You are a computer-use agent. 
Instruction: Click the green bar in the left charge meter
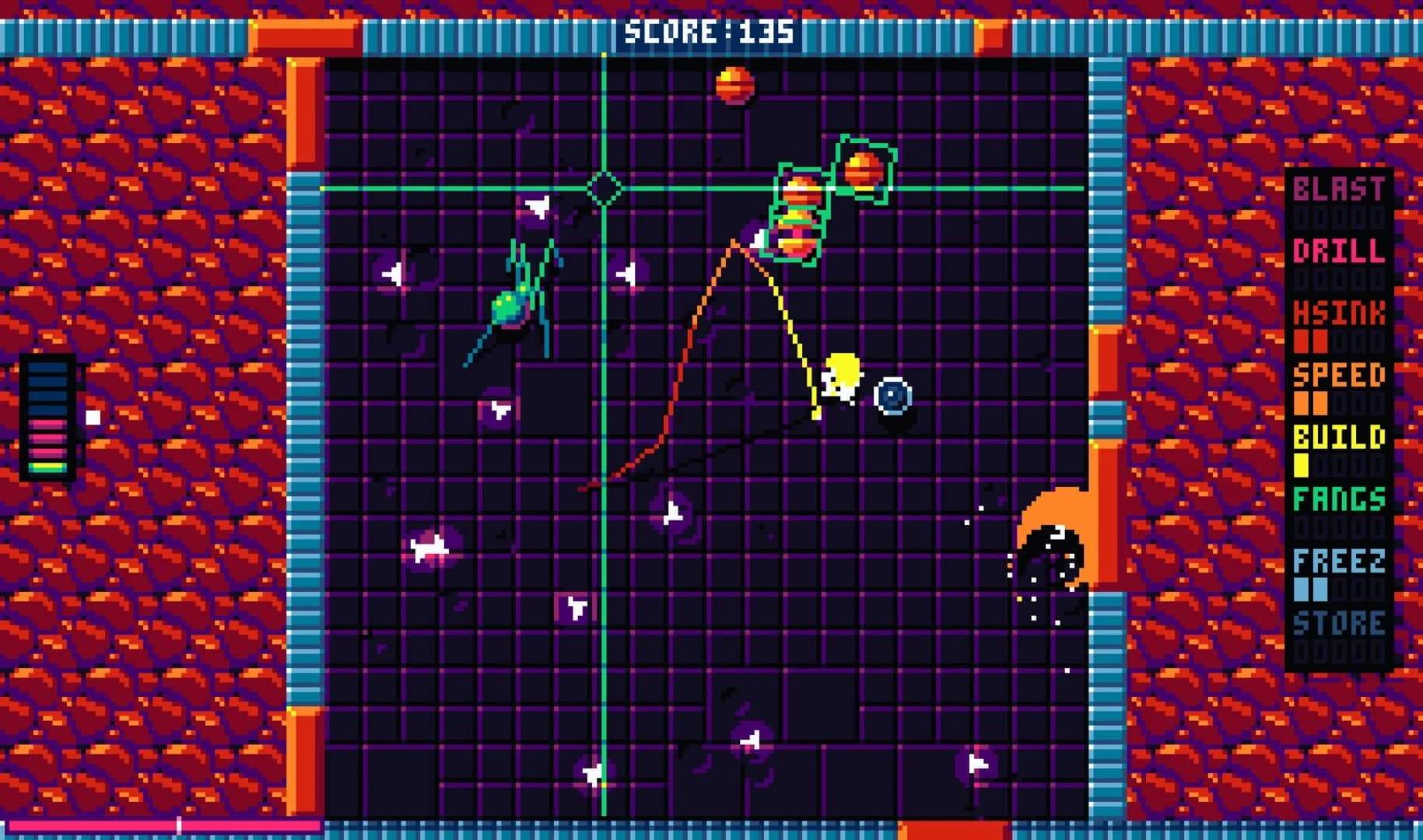47,468
